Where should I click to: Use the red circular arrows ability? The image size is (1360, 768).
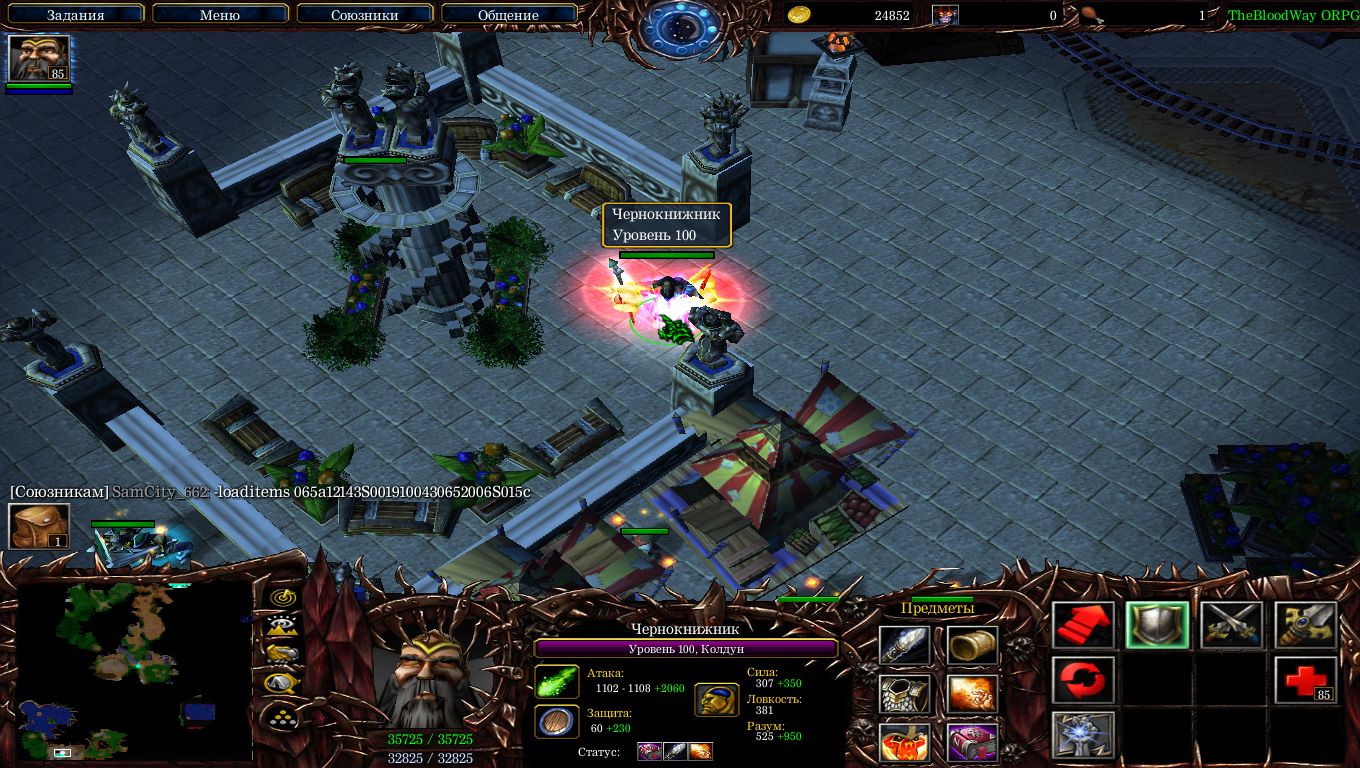pyautogui.click(x=1084, y=680)
